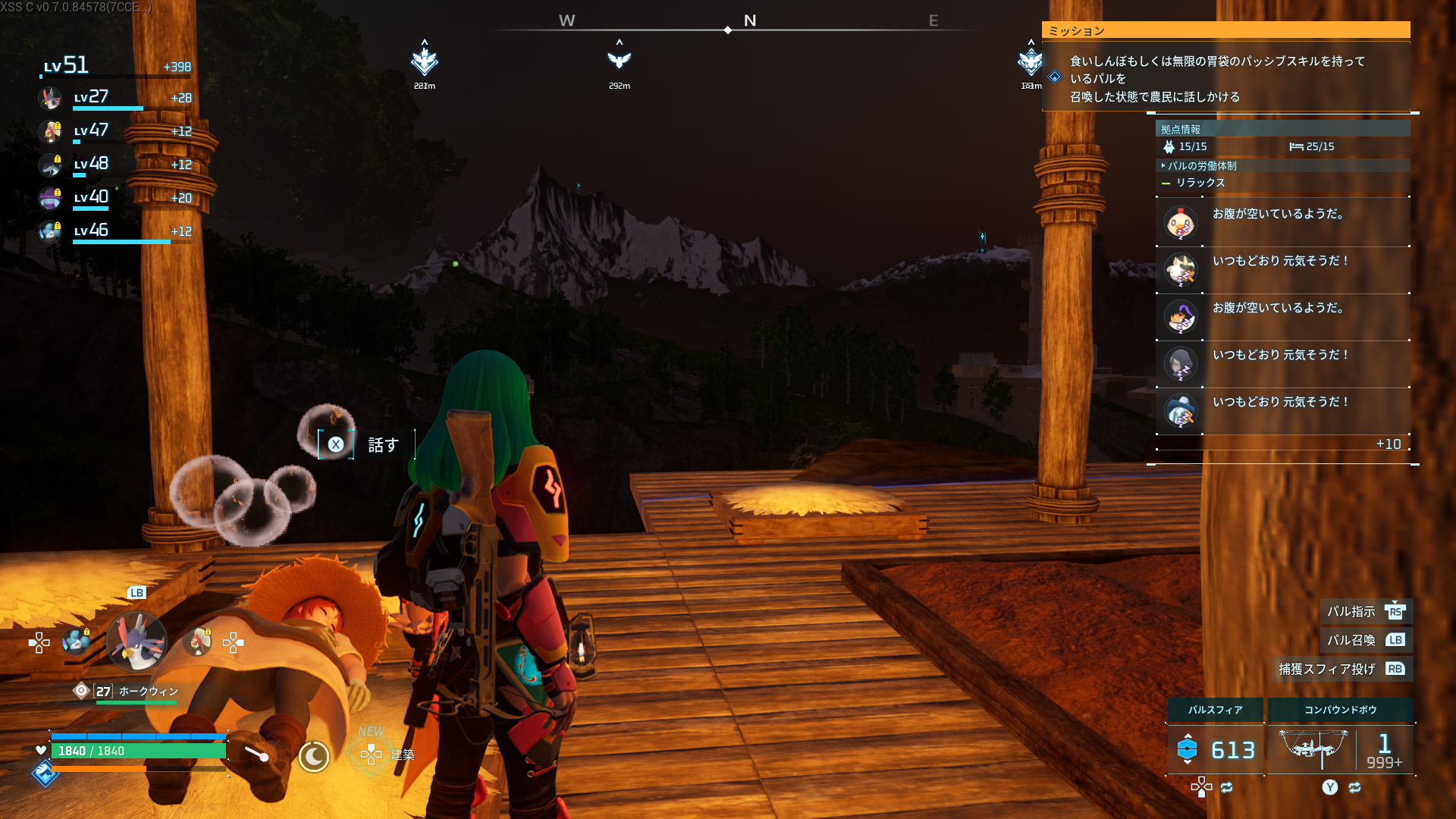Select the Lv47 party pal row

point(114,131)
